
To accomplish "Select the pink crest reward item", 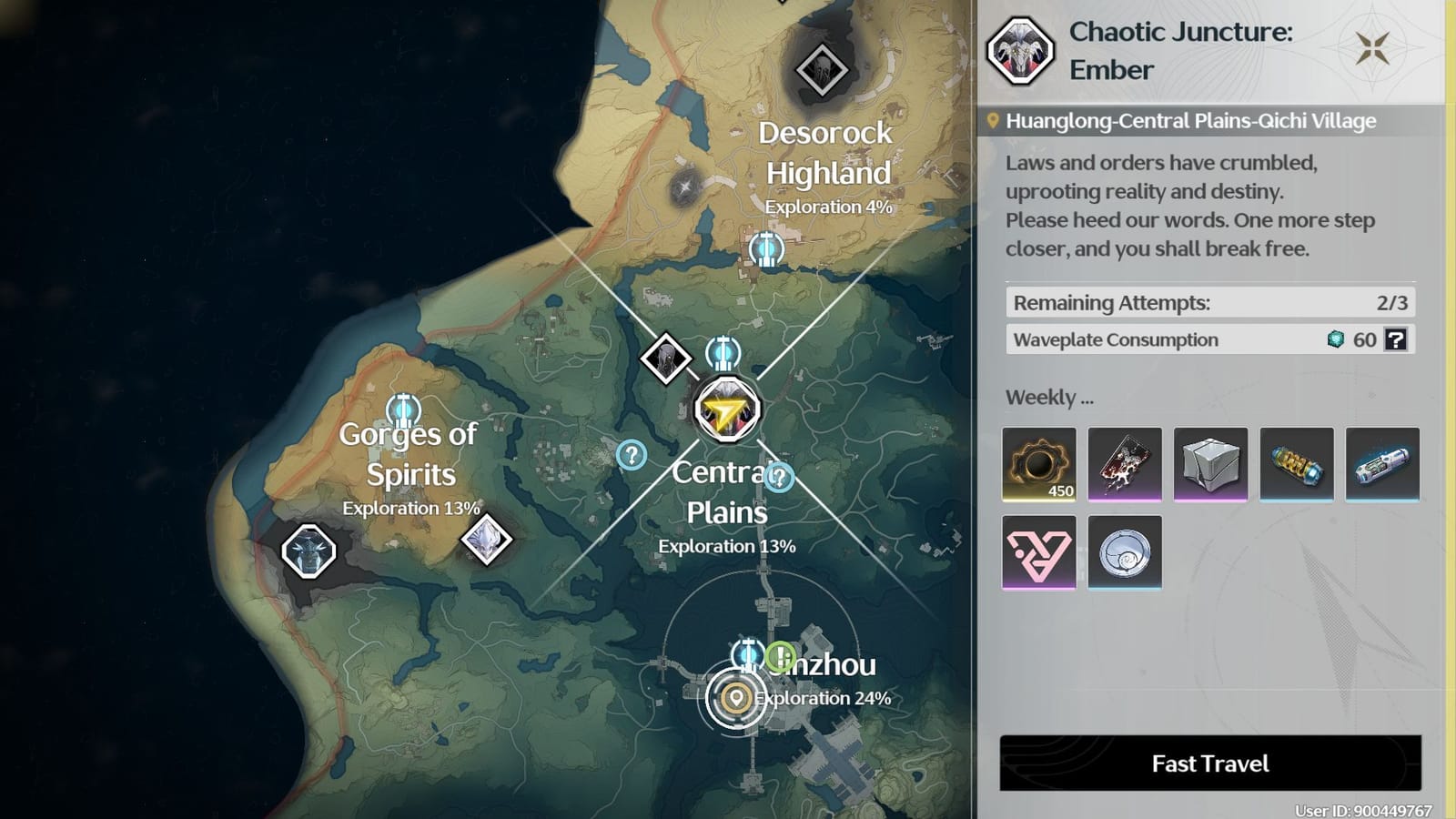I will coord(1039,552).
